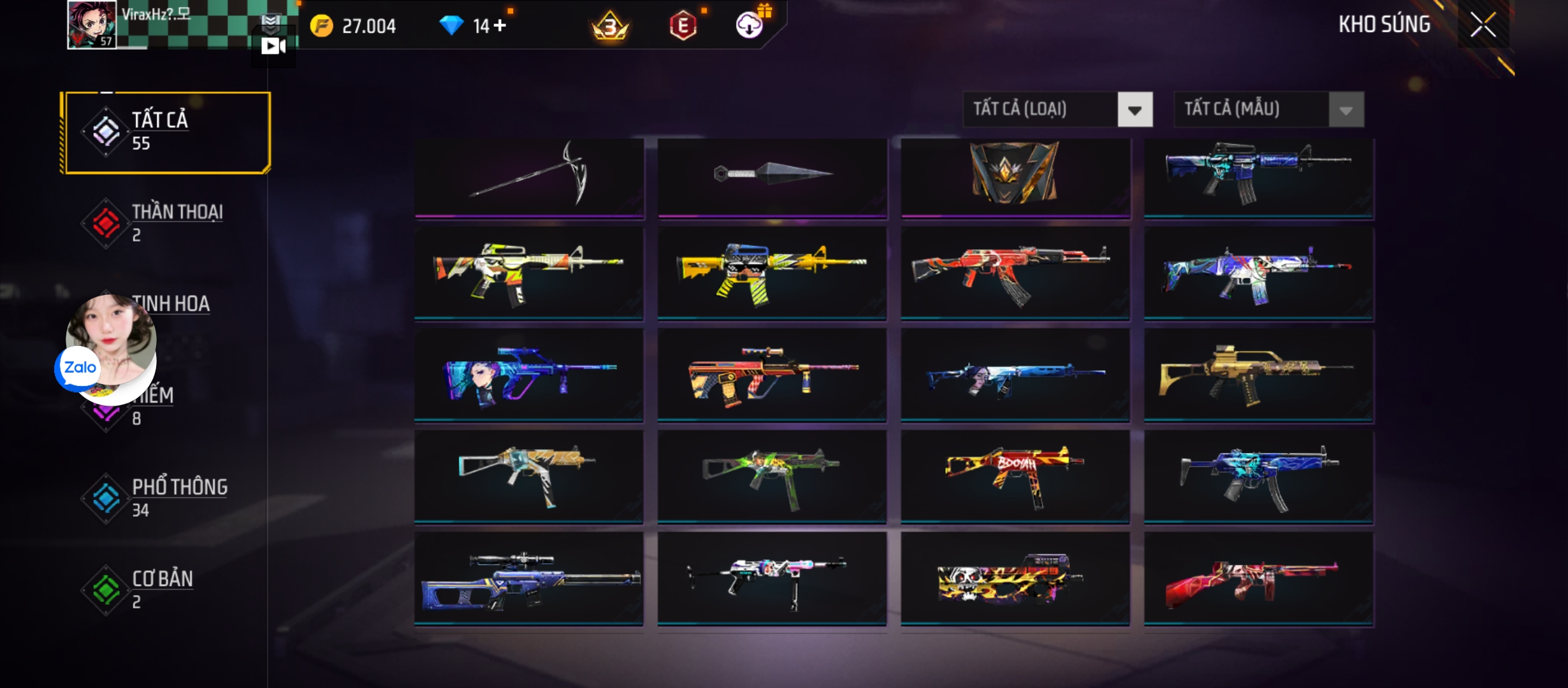Choose the skull-patterned P90 skin
1568x688 pixels.
[1015, 578]
